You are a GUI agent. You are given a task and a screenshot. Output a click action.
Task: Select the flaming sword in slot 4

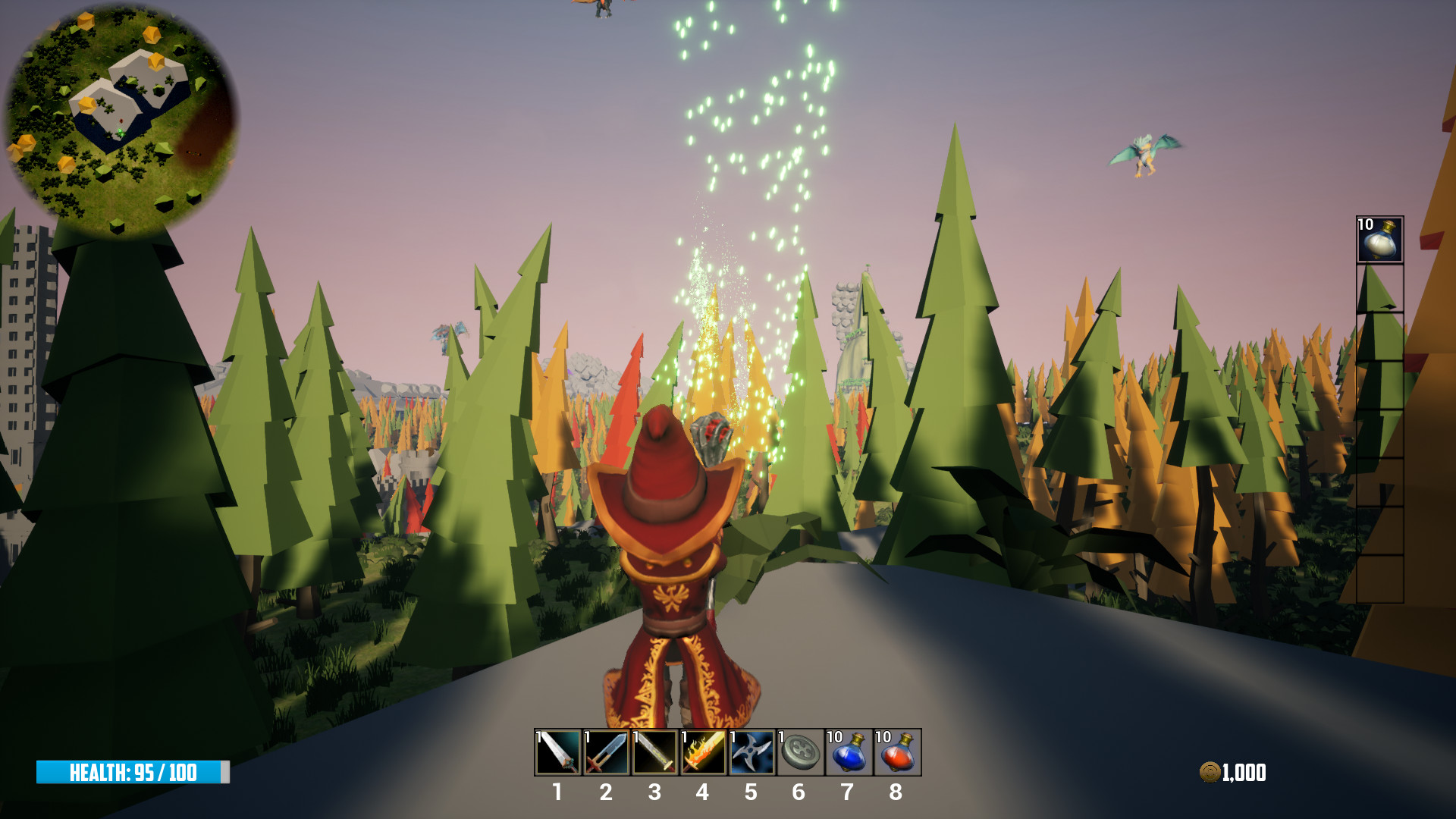[703, 752]
